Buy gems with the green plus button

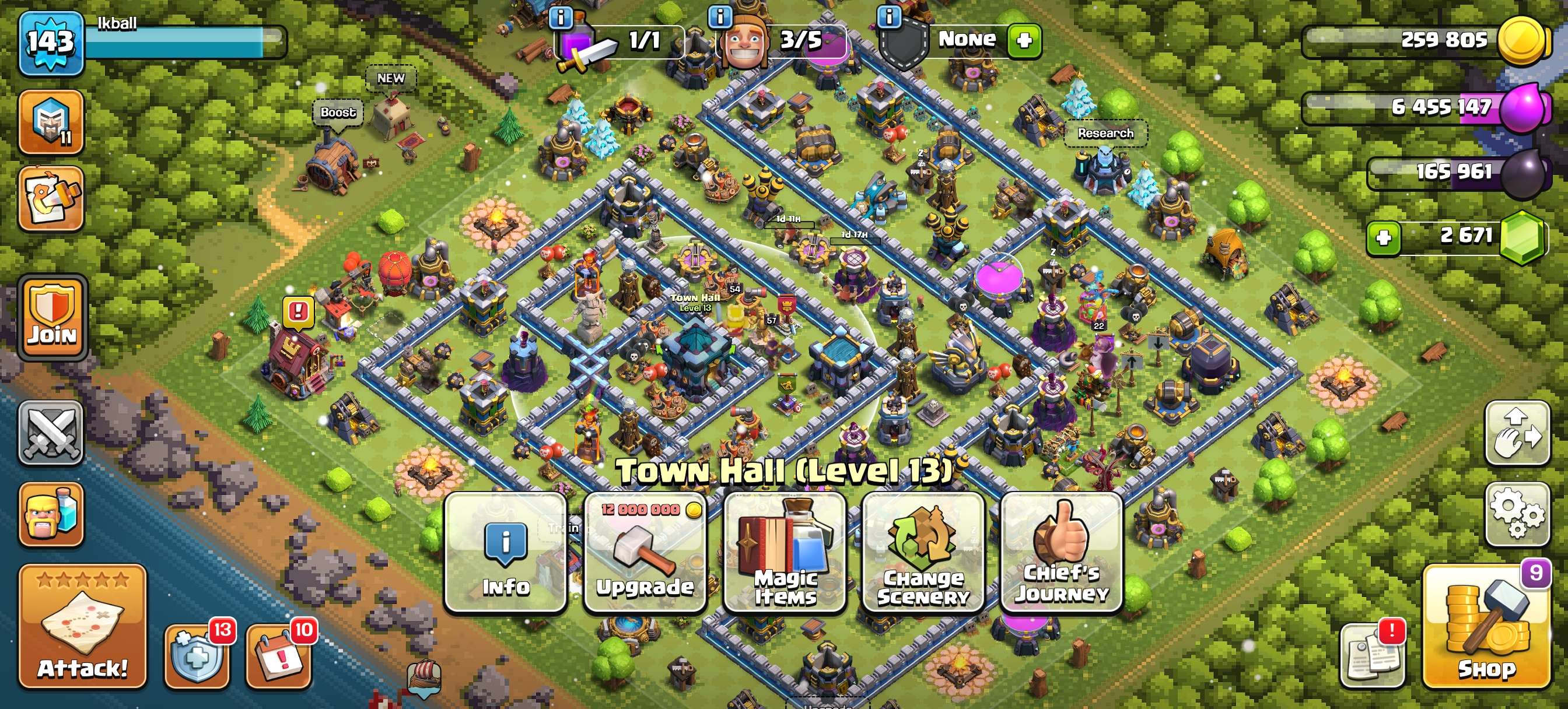tap(1384, 237)
